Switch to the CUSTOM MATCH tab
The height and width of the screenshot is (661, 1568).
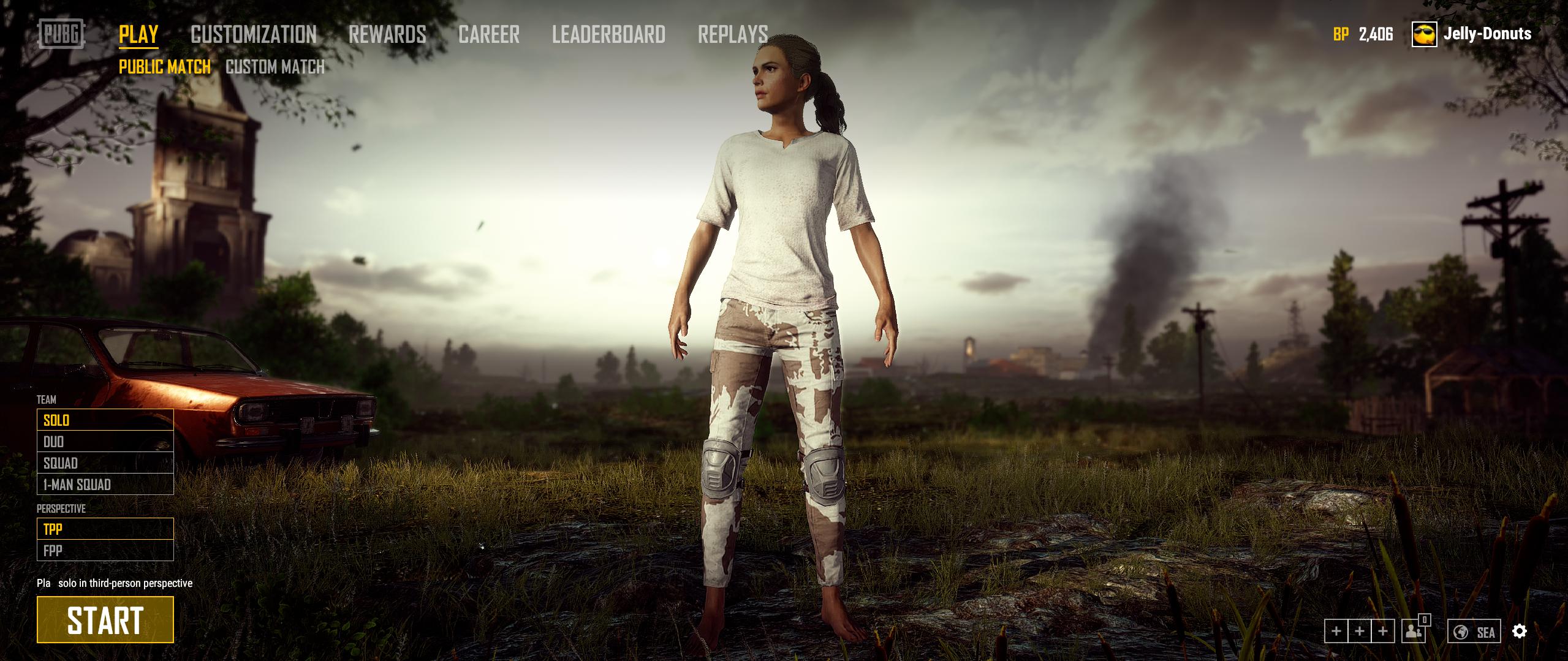coord(275,67)
